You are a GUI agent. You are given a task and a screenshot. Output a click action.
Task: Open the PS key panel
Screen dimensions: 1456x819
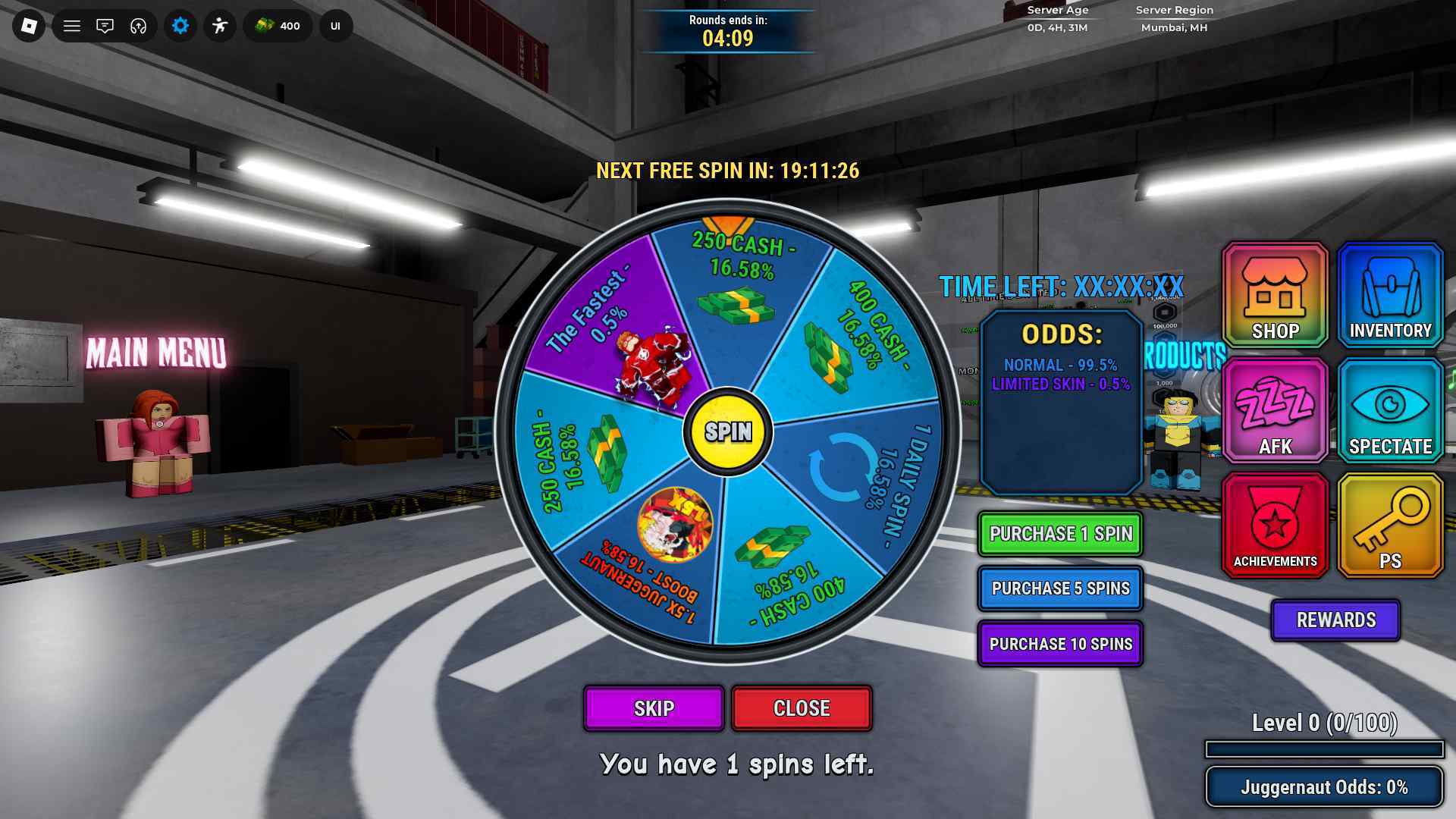coord(1390,526)
